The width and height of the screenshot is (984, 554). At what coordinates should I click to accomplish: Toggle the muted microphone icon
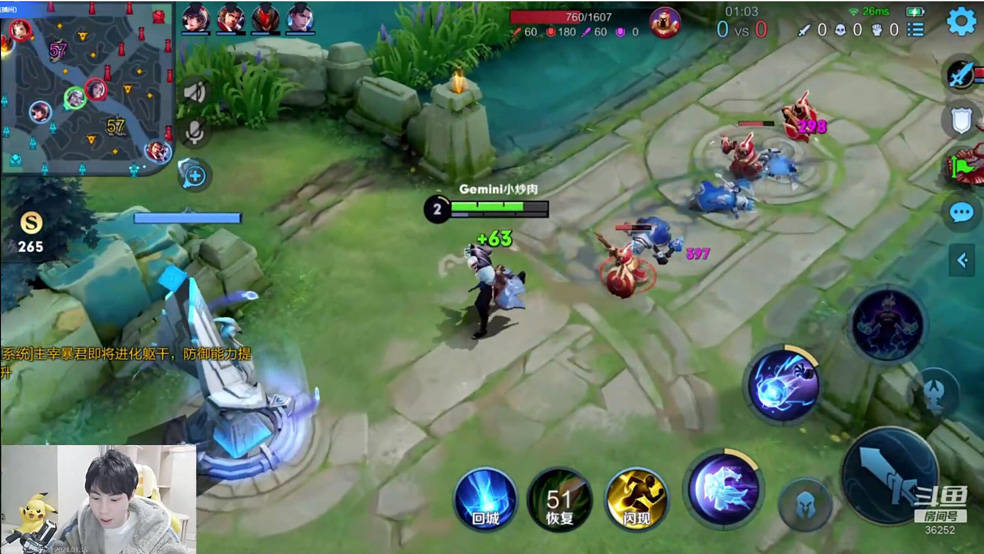pos(194,131)
